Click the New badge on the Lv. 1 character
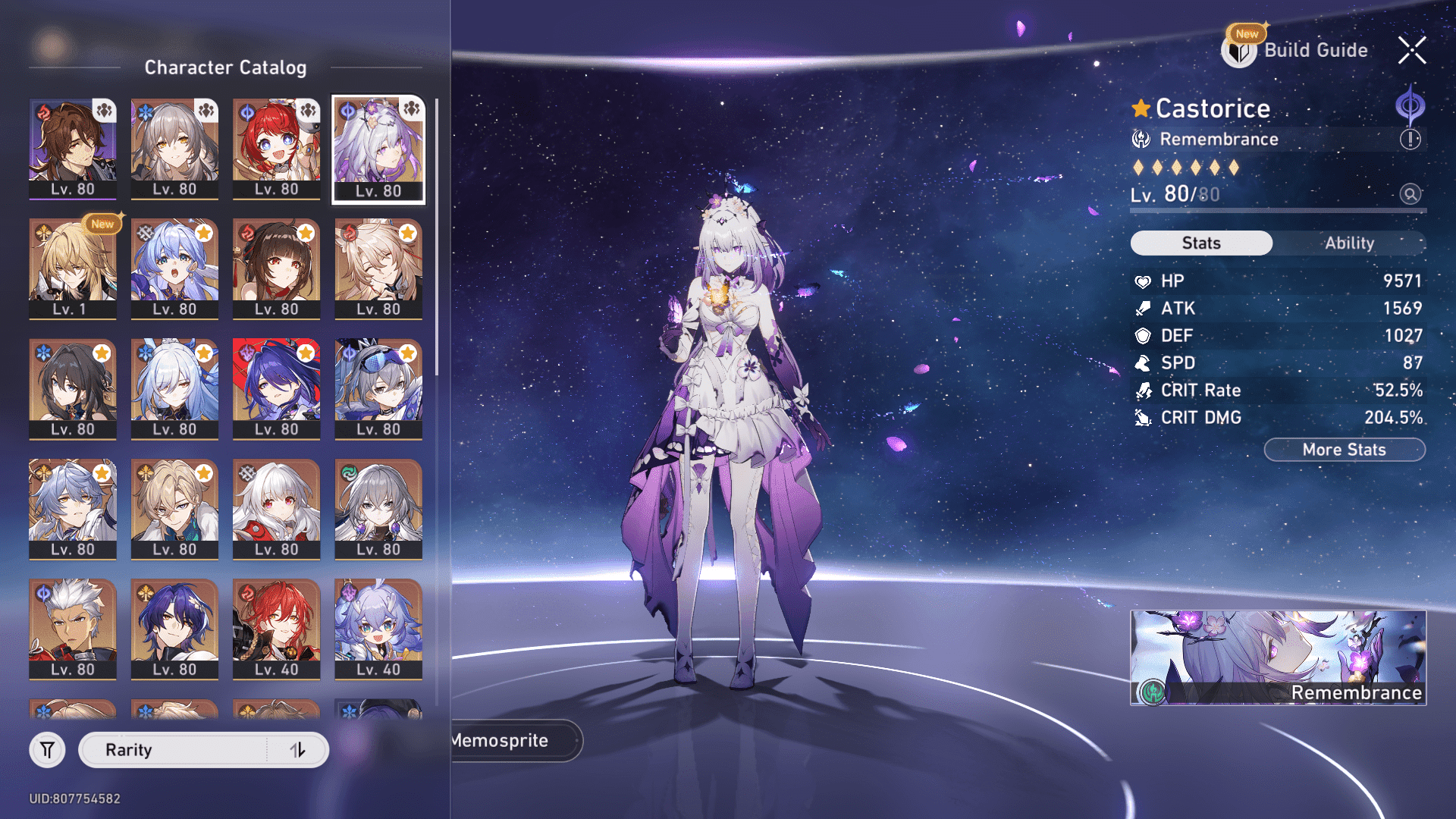 pos(102,224)
